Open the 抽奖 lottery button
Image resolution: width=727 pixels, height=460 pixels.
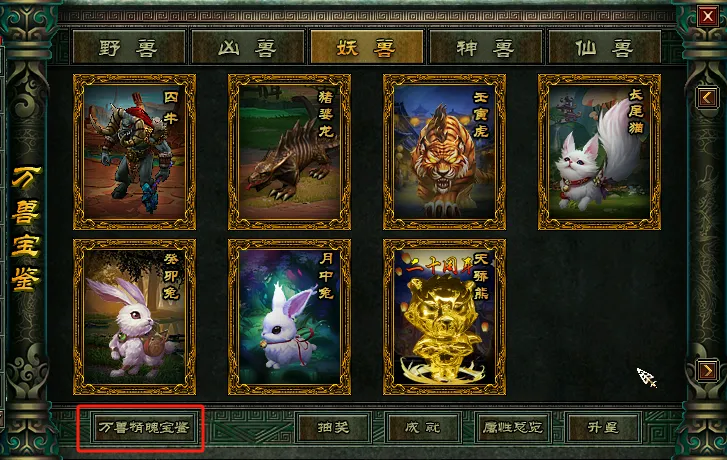pos(334,428)
